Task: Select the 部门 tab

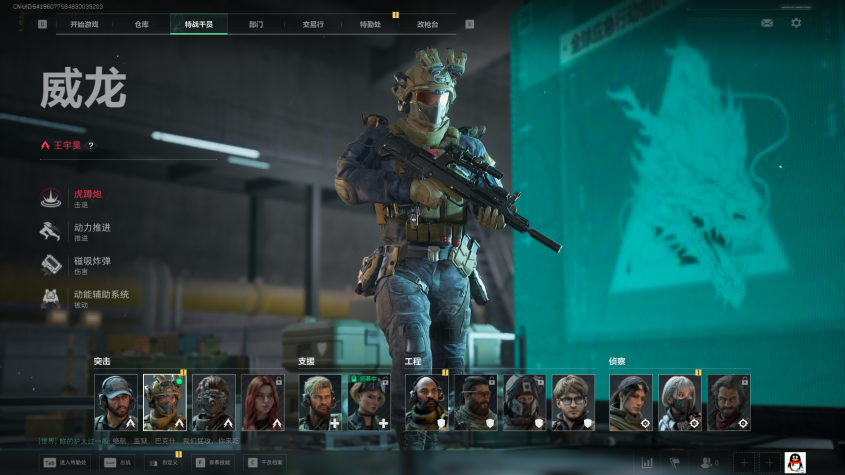Action: 256,24
